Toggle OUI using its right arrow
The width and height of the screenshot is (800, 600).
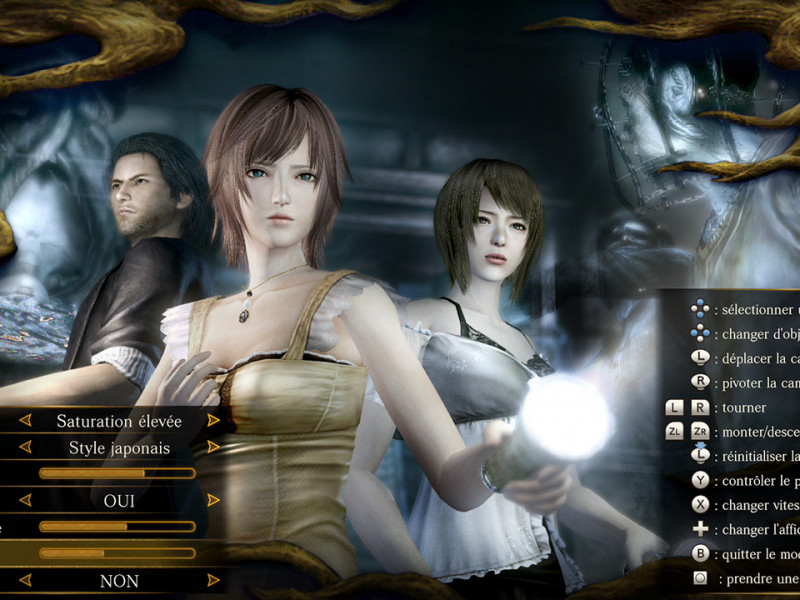(213, 500)
